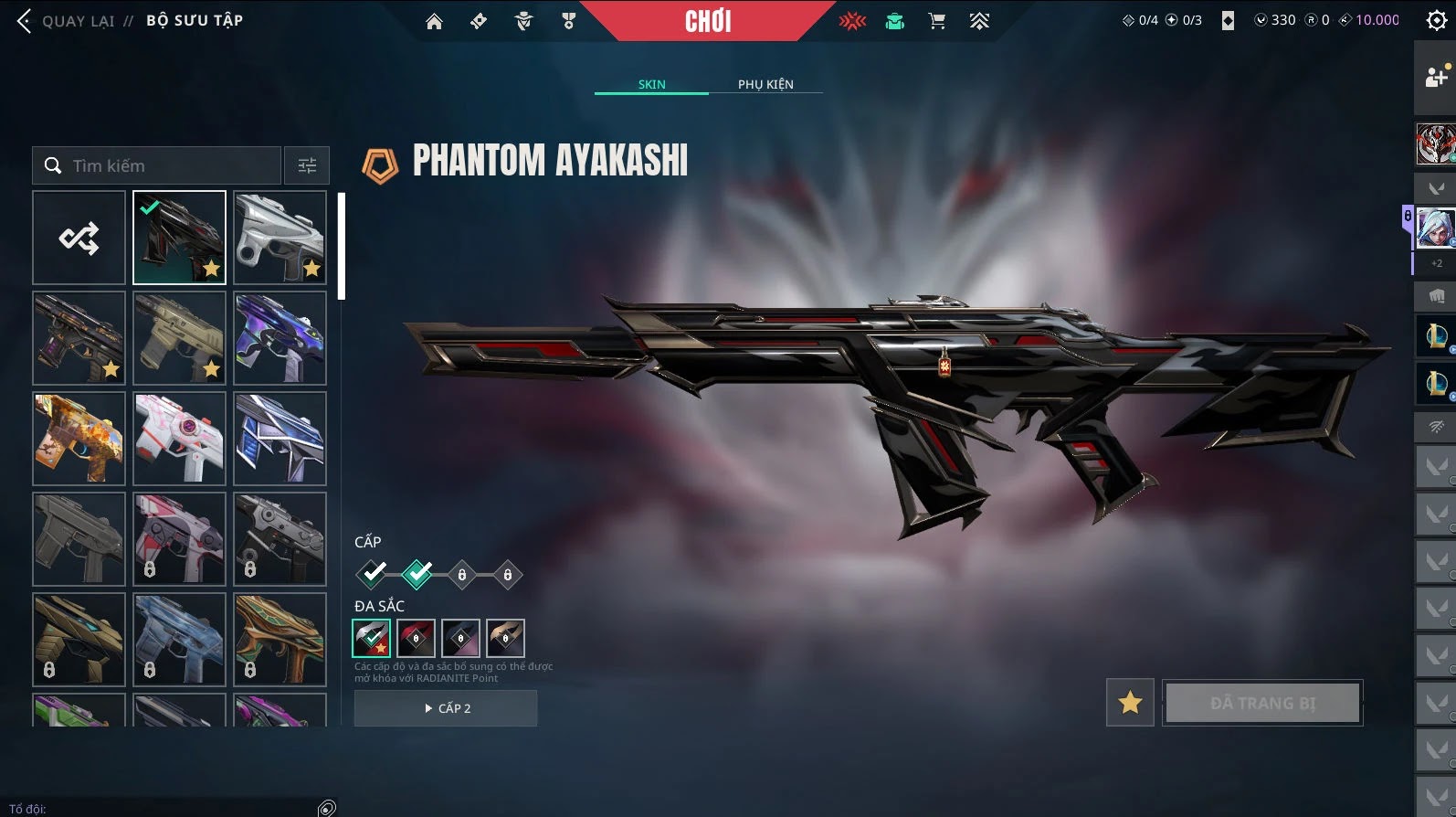
Task: Choose the random skin shuffle tile
Action: click(x=79, y=239)
